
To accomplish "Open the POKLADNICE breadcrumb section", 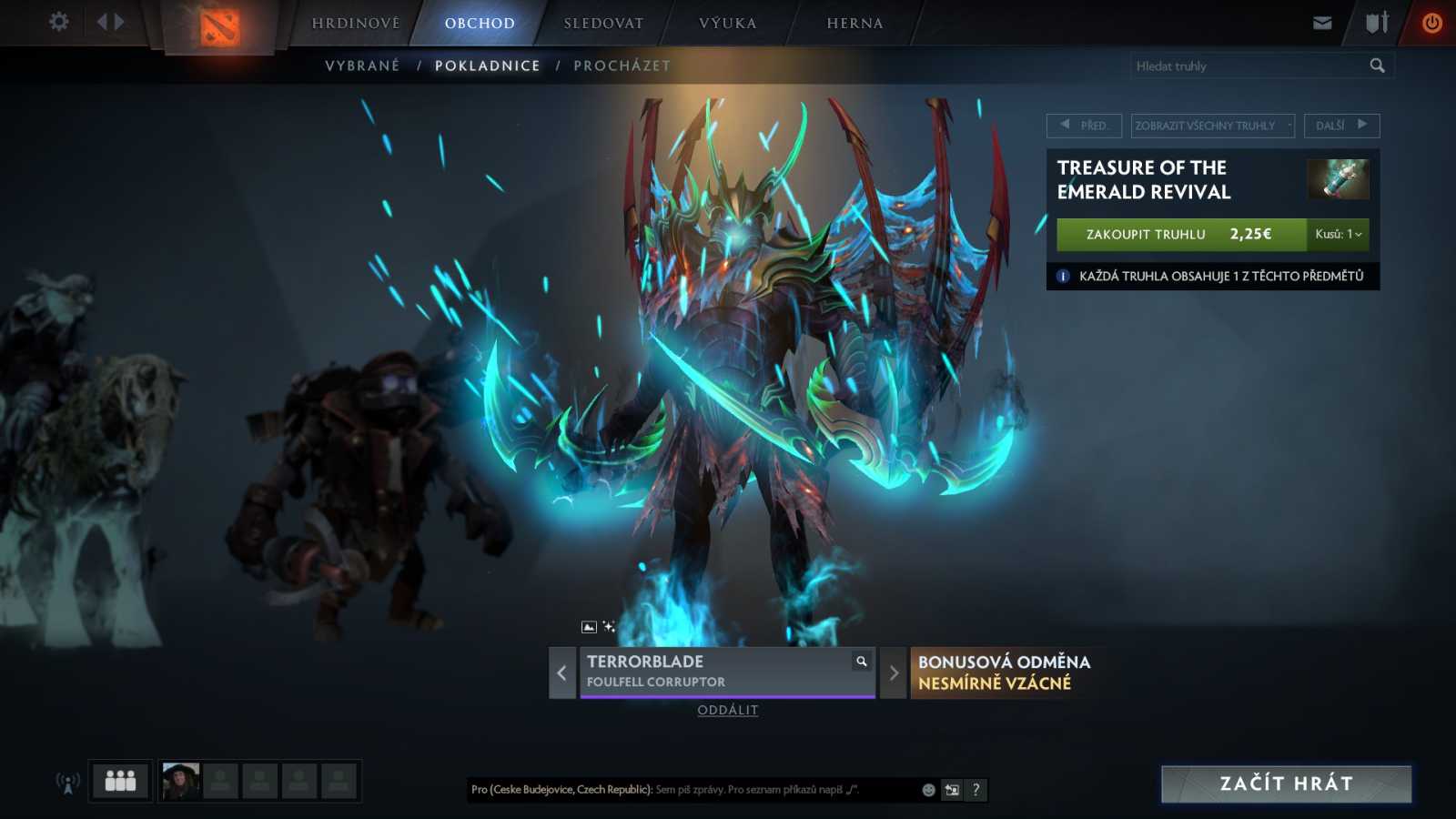I will [488, 65].
